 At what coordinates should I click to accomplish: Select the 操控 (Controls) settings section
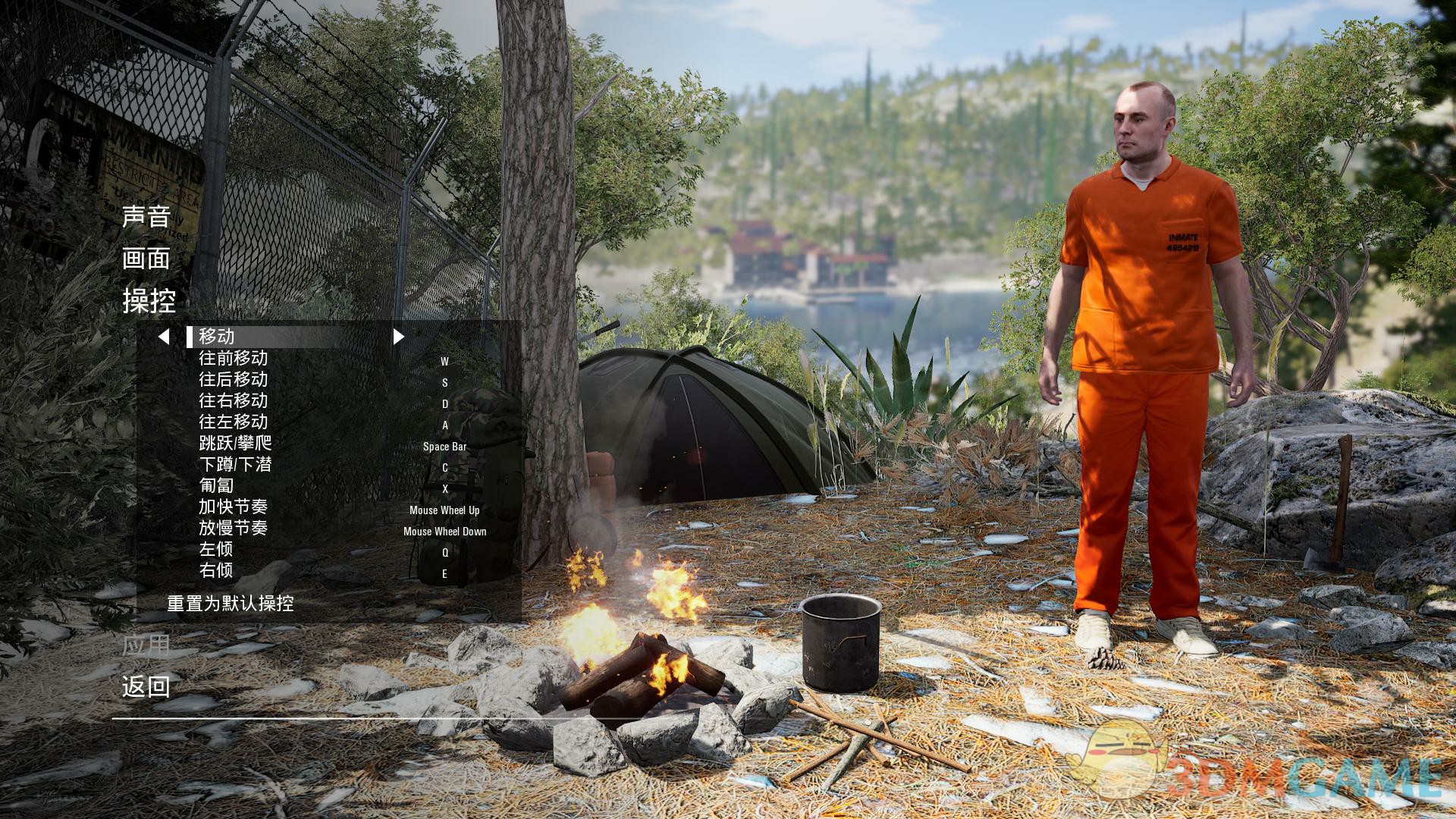tap(149, 301)
